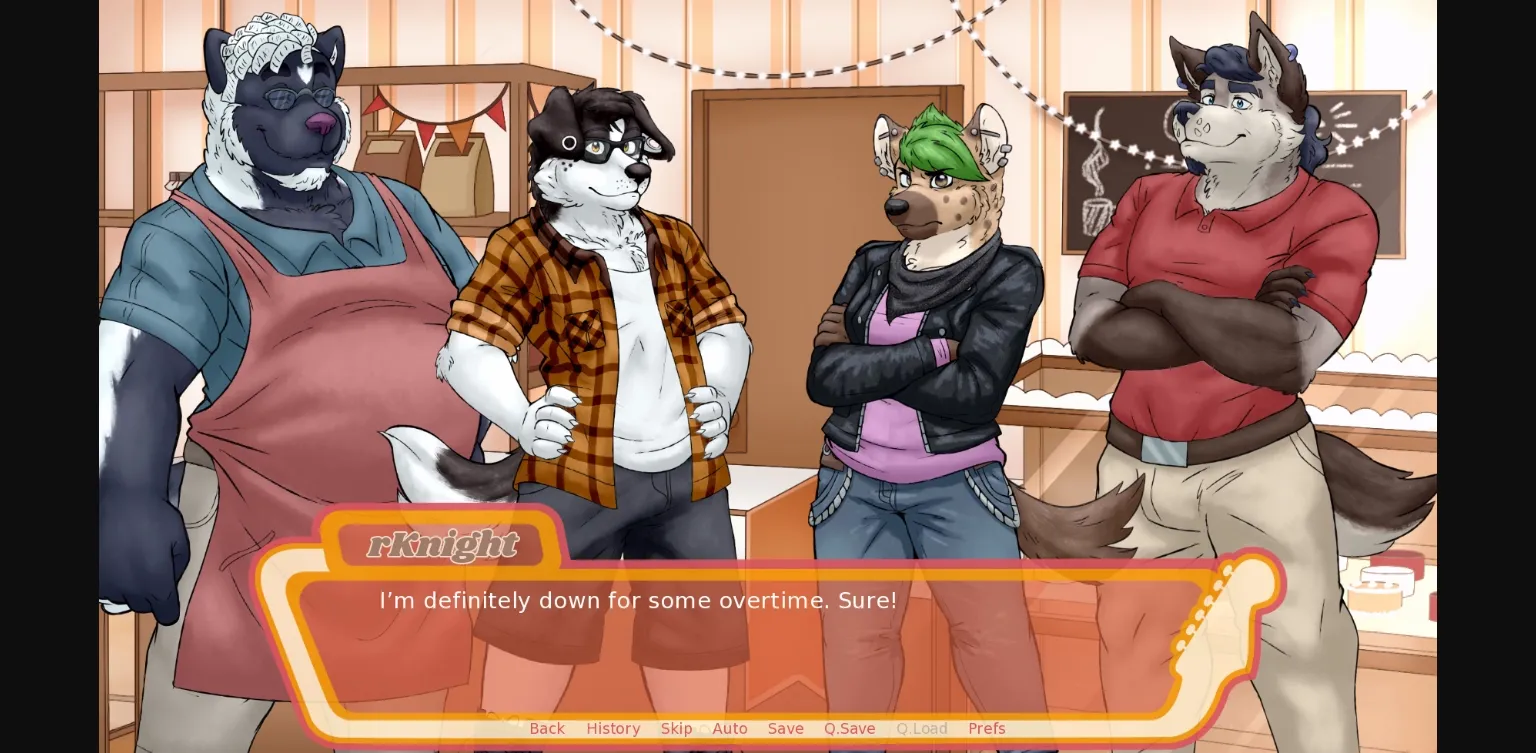Perform a Quick Save
Image resolution: width=1536 pixels, height=753 pixels.
[849, 728]
